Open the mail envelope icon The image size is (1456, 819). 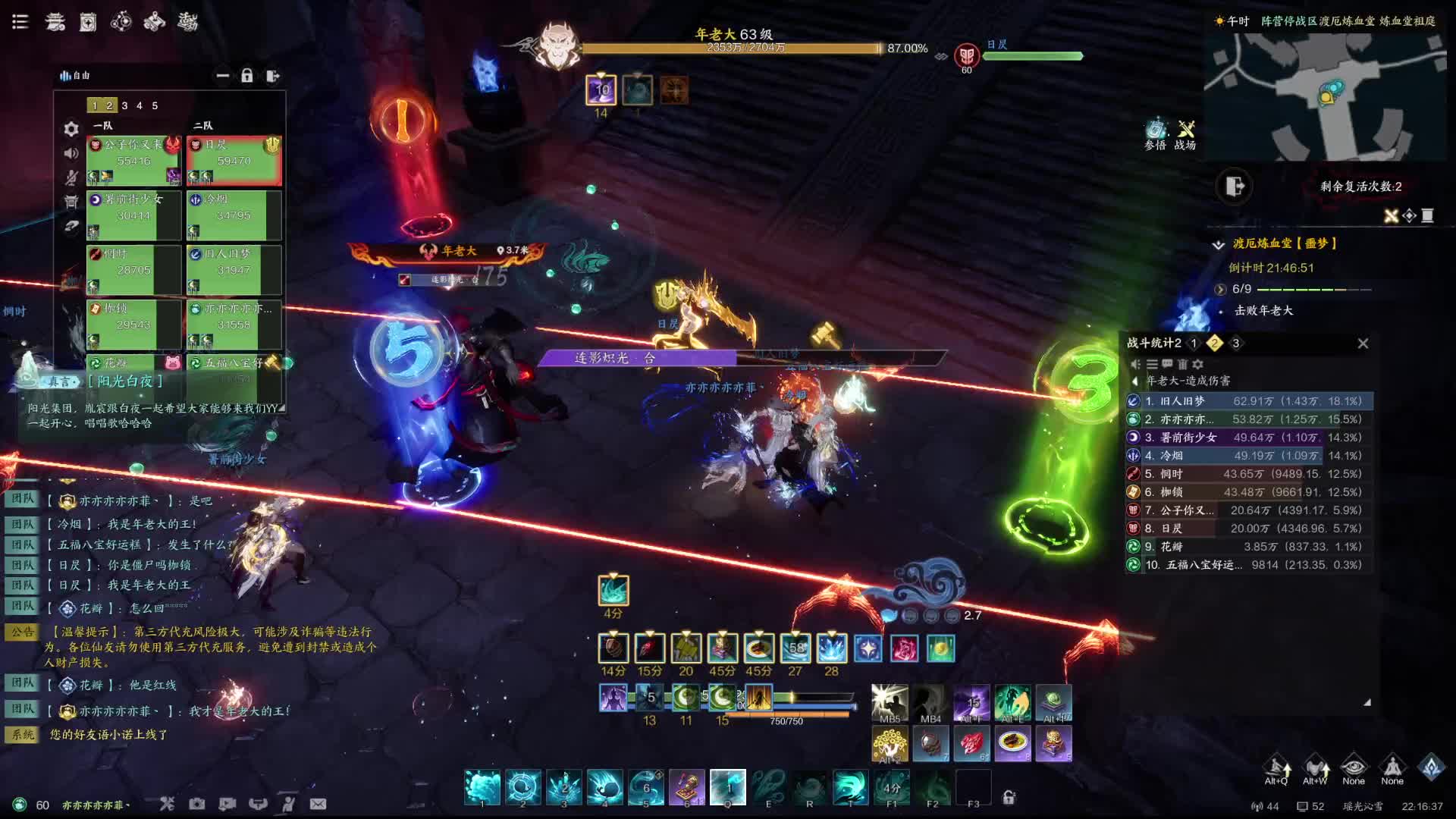coord(318,804)
